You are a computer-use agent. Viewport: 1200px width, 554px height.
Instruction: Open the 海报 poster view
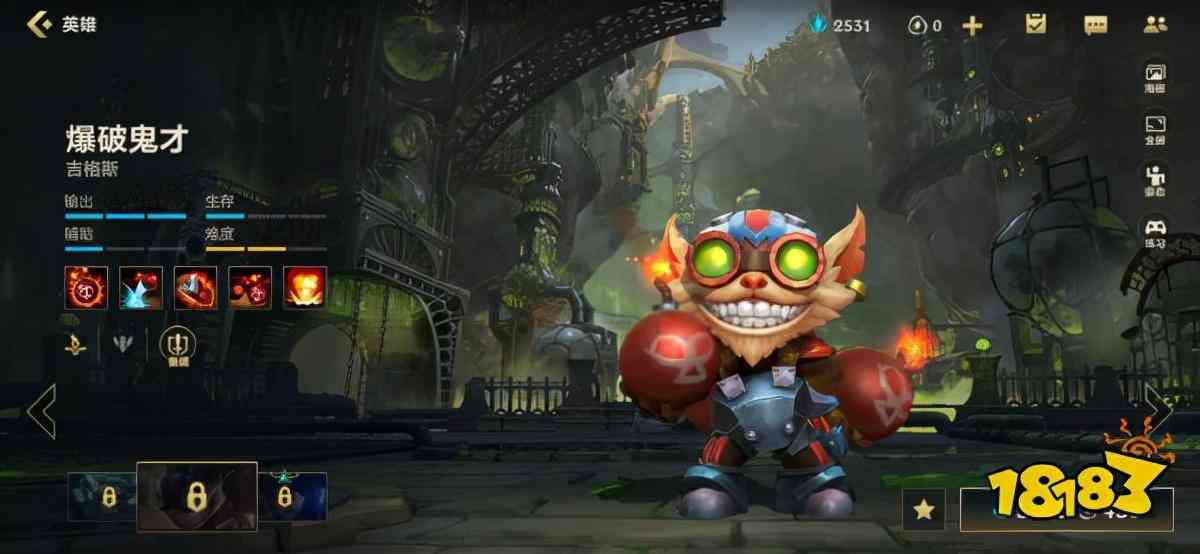1155,78
